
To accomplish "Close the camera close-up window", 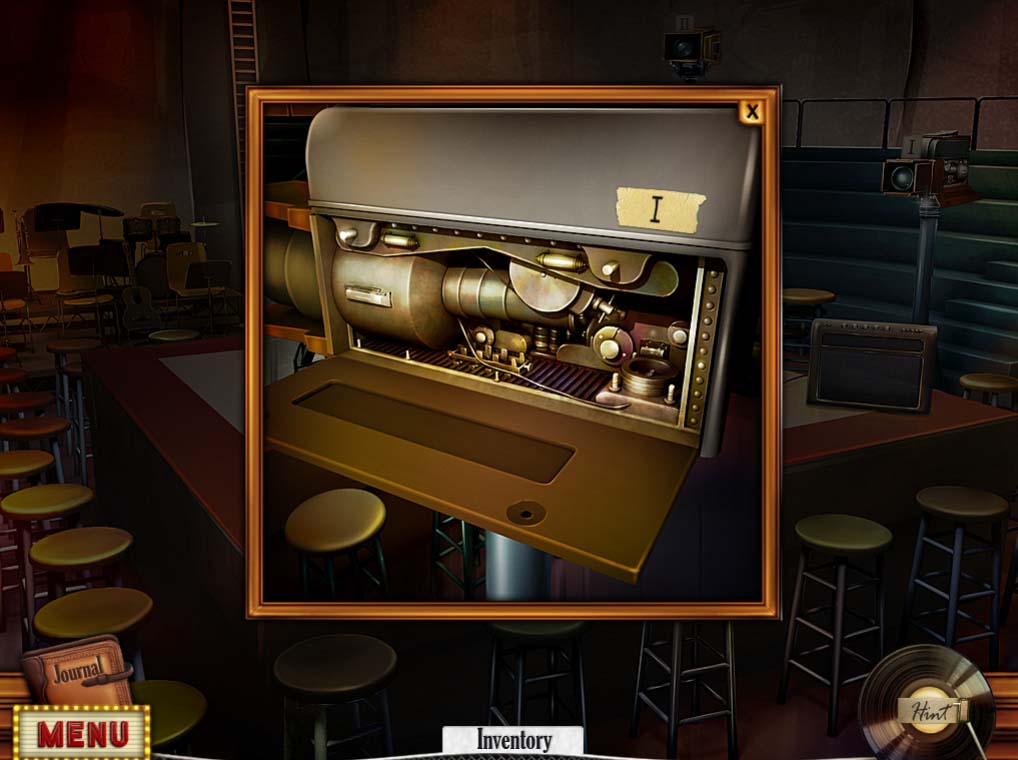I will pyautogui.click(x=751, y=111).
